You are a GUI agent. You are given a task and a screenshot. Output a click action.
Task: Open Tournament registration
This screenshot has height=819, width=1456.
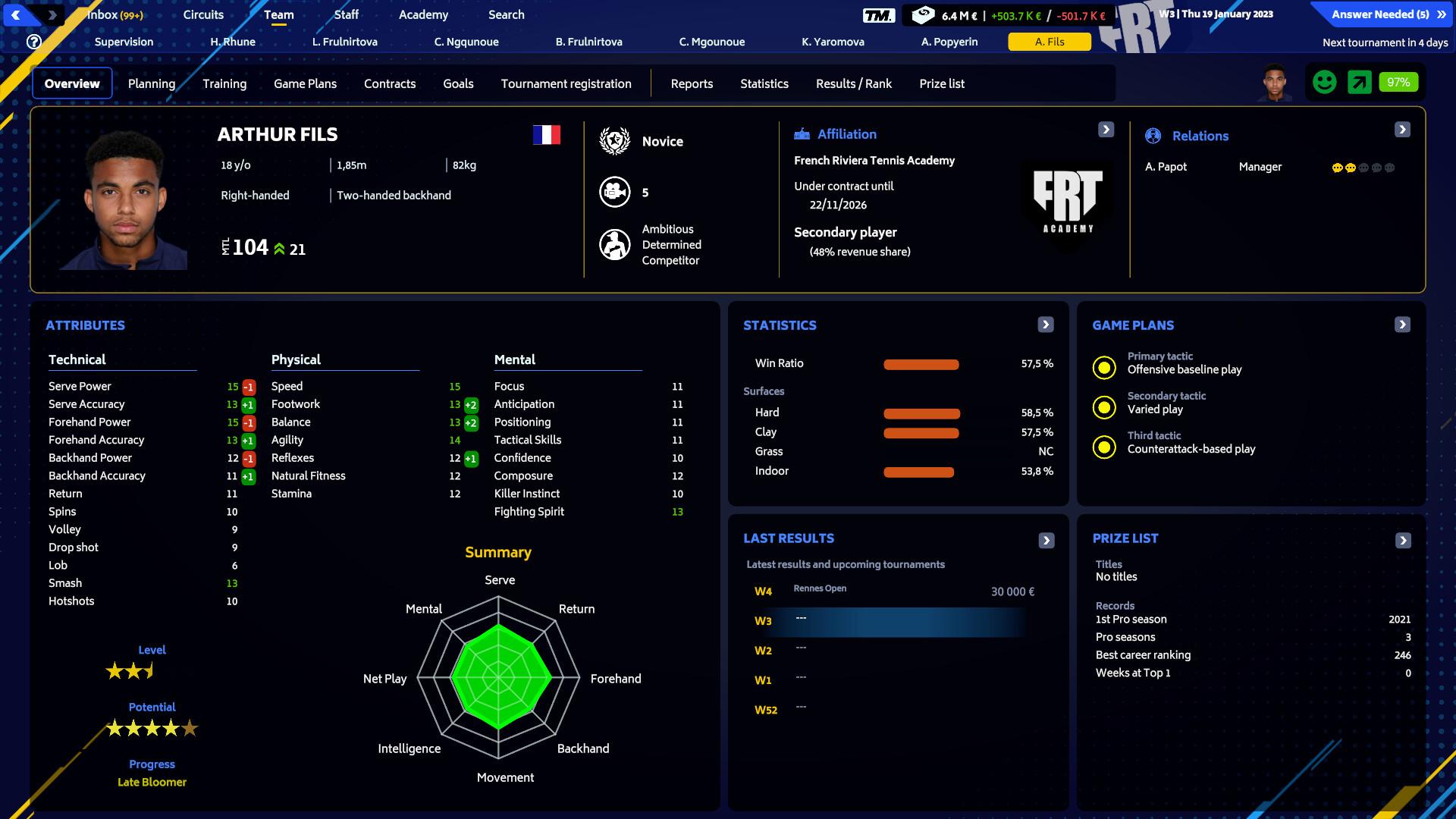[x=566, y=83]
